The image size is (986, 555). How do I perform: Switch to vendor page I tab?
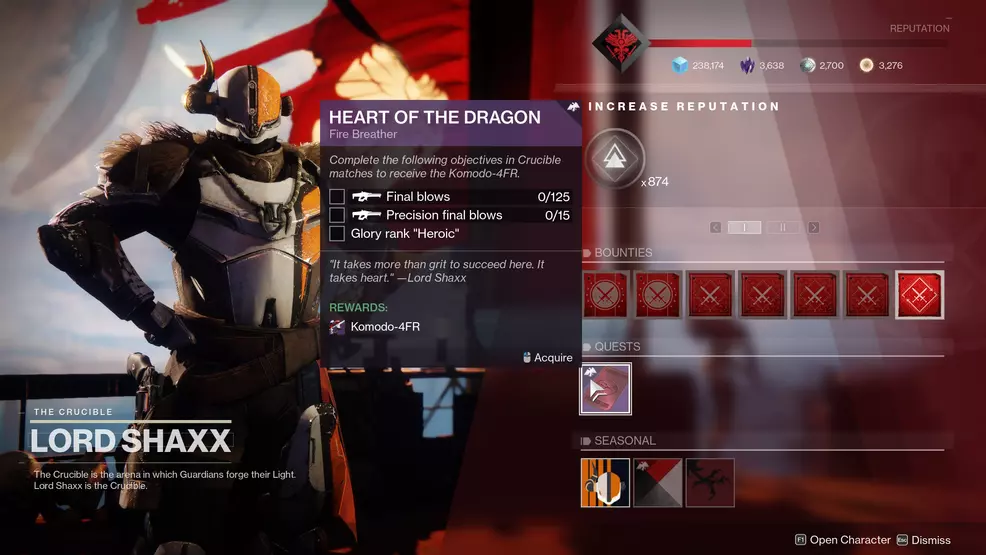[x=744, y=228]
